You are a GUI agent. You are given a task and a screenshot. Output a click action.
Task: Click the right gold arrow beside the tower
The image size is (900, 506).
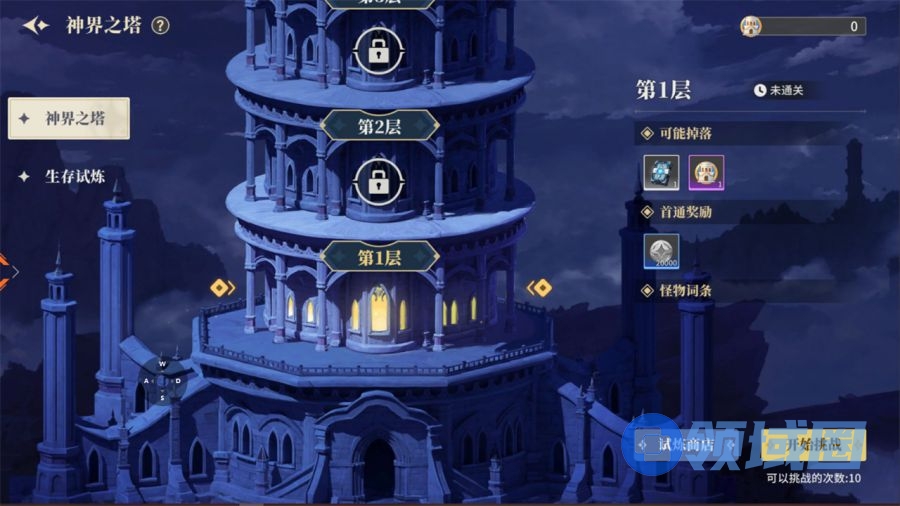click(x=539, y=288)
